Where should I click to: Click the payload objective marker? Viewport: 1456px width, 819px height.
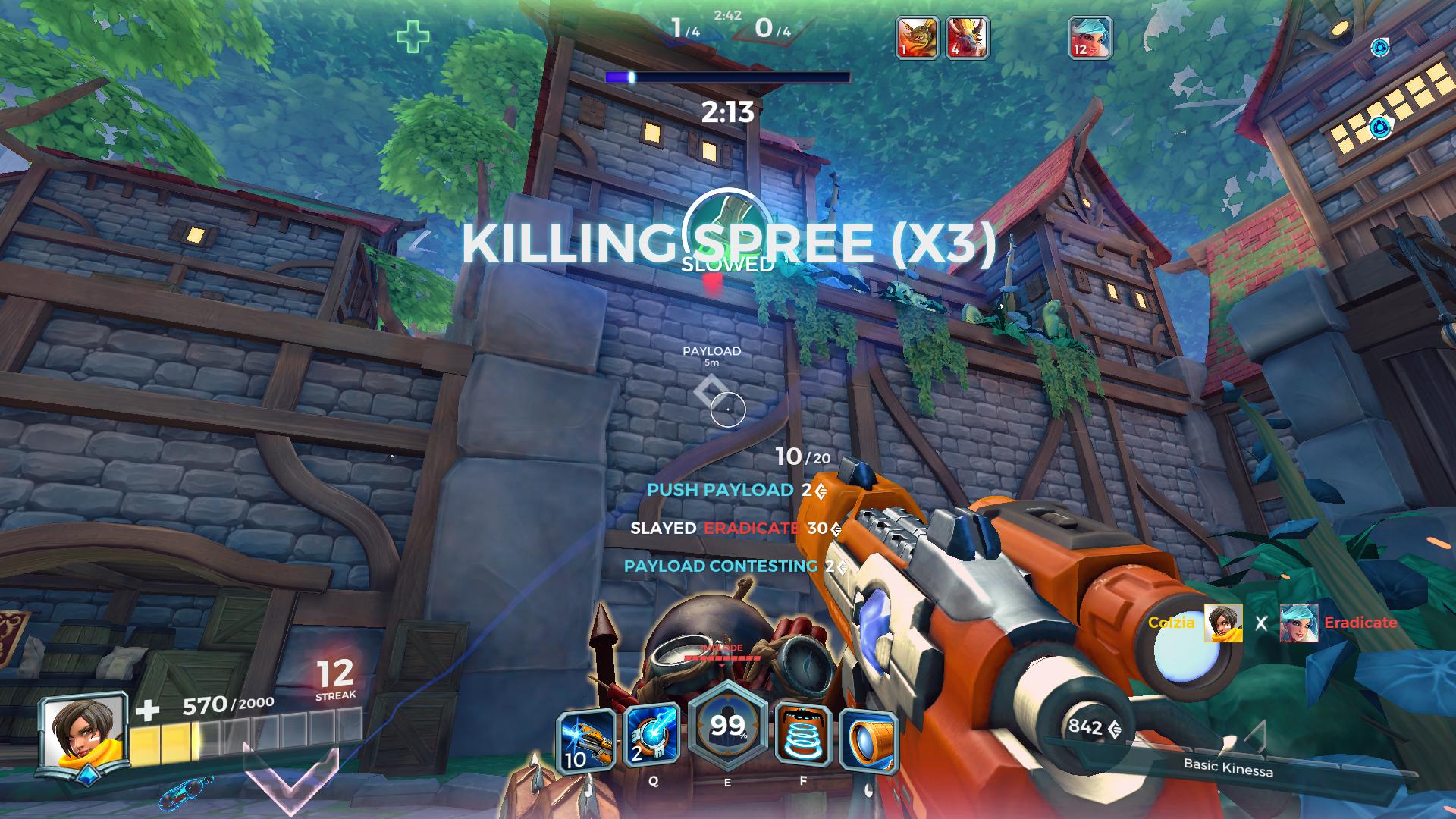tap(710, 391)
